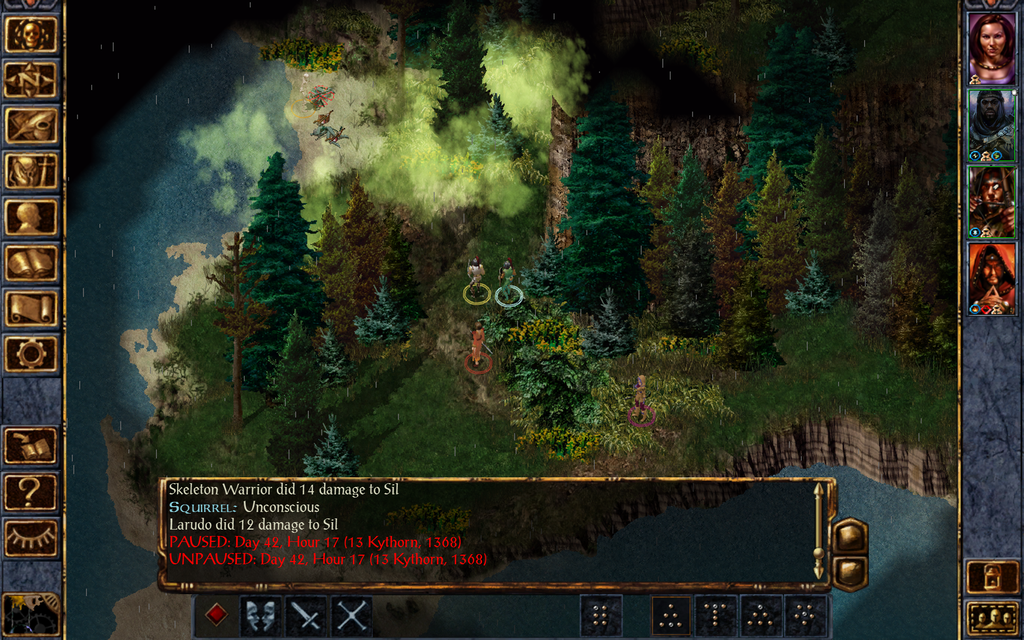Click the red diamond stop-action button
The image size is (1024, 640).
[x=216, y=616]
